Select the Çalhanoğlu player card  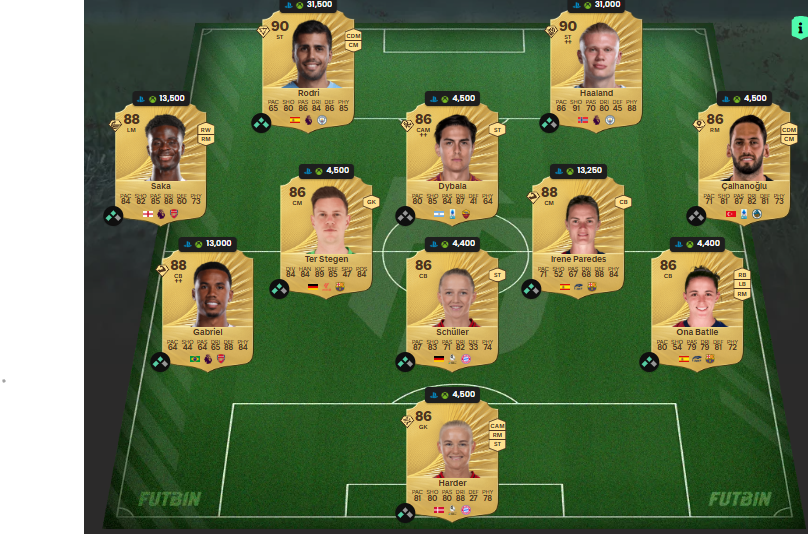tap(743, 160)
